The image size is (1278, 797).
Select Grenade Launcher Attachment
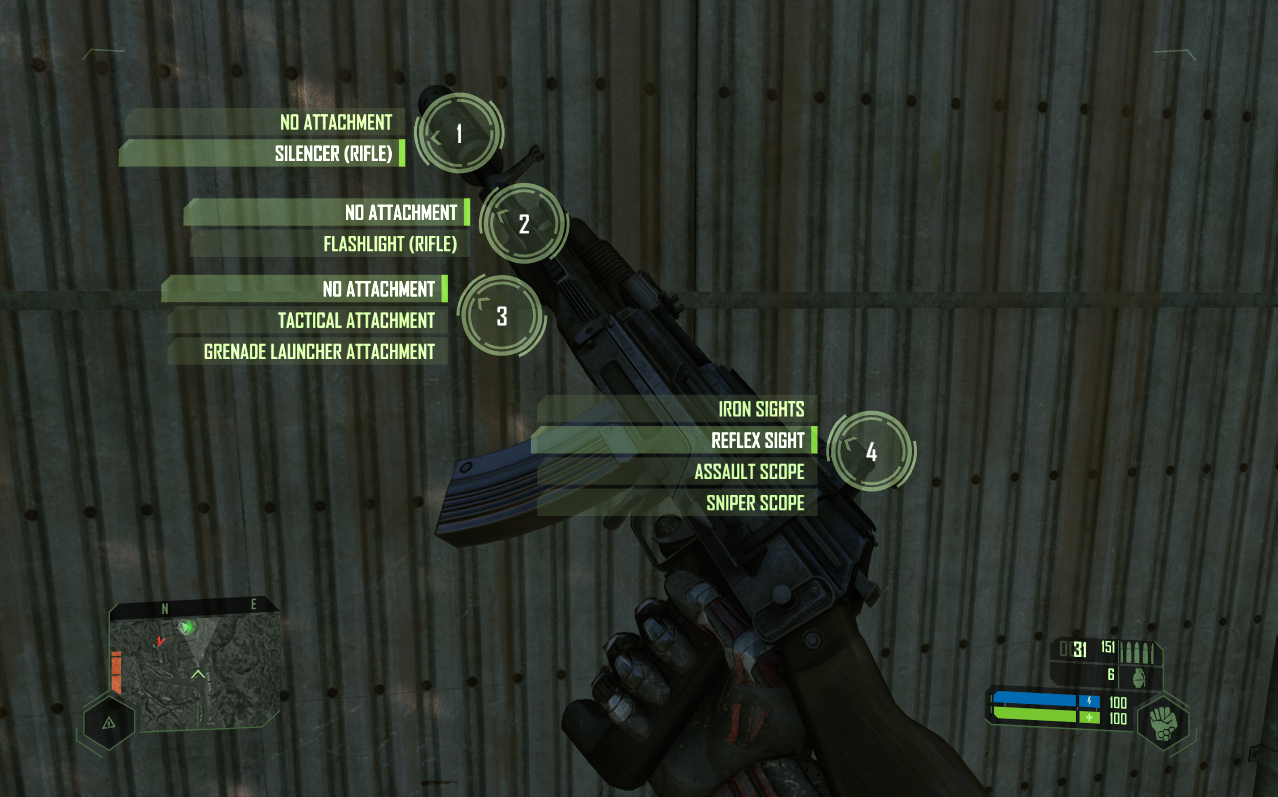pos(319,352)
